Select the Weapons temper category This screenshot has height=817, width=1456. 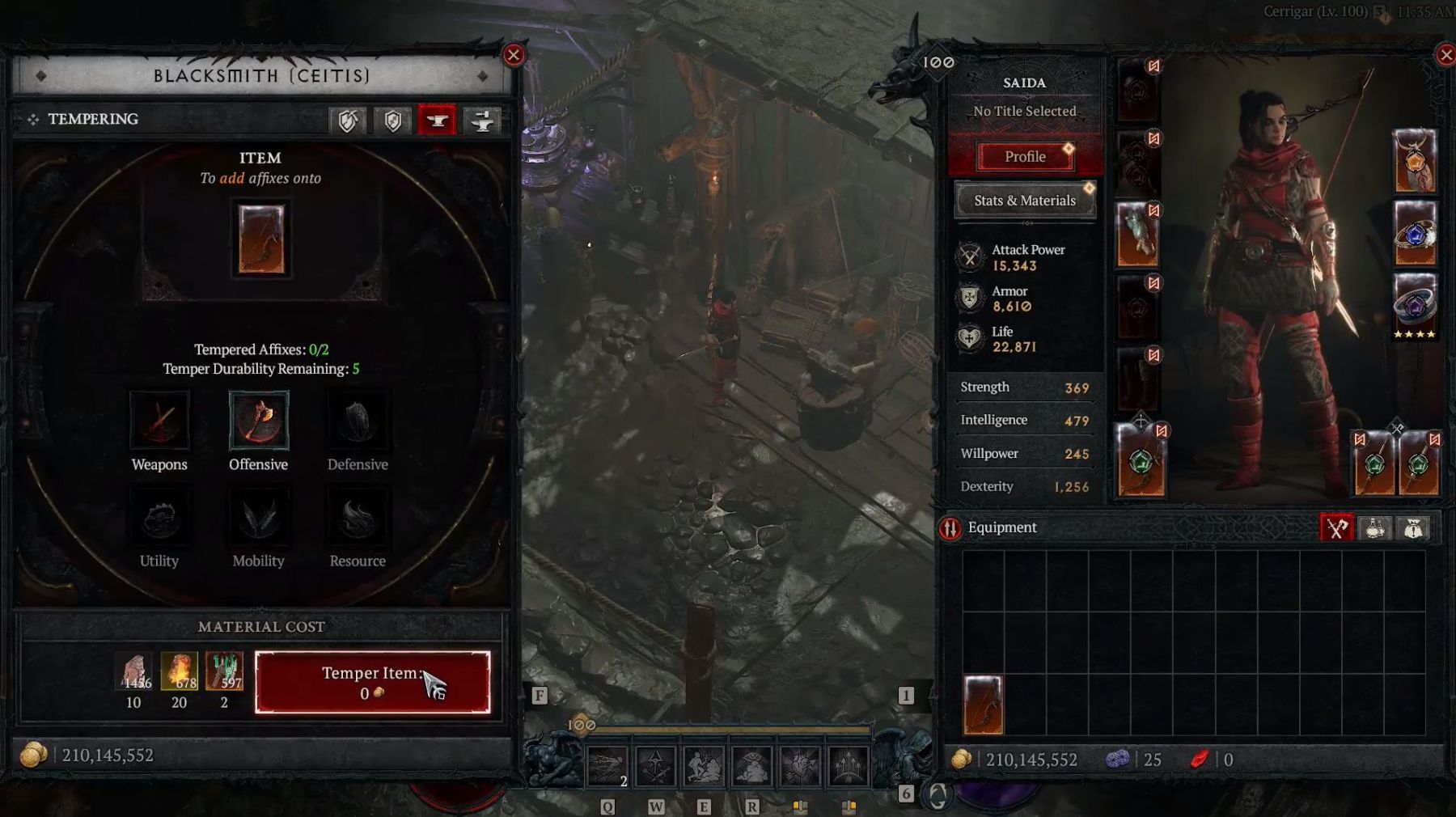click(159, 421)
